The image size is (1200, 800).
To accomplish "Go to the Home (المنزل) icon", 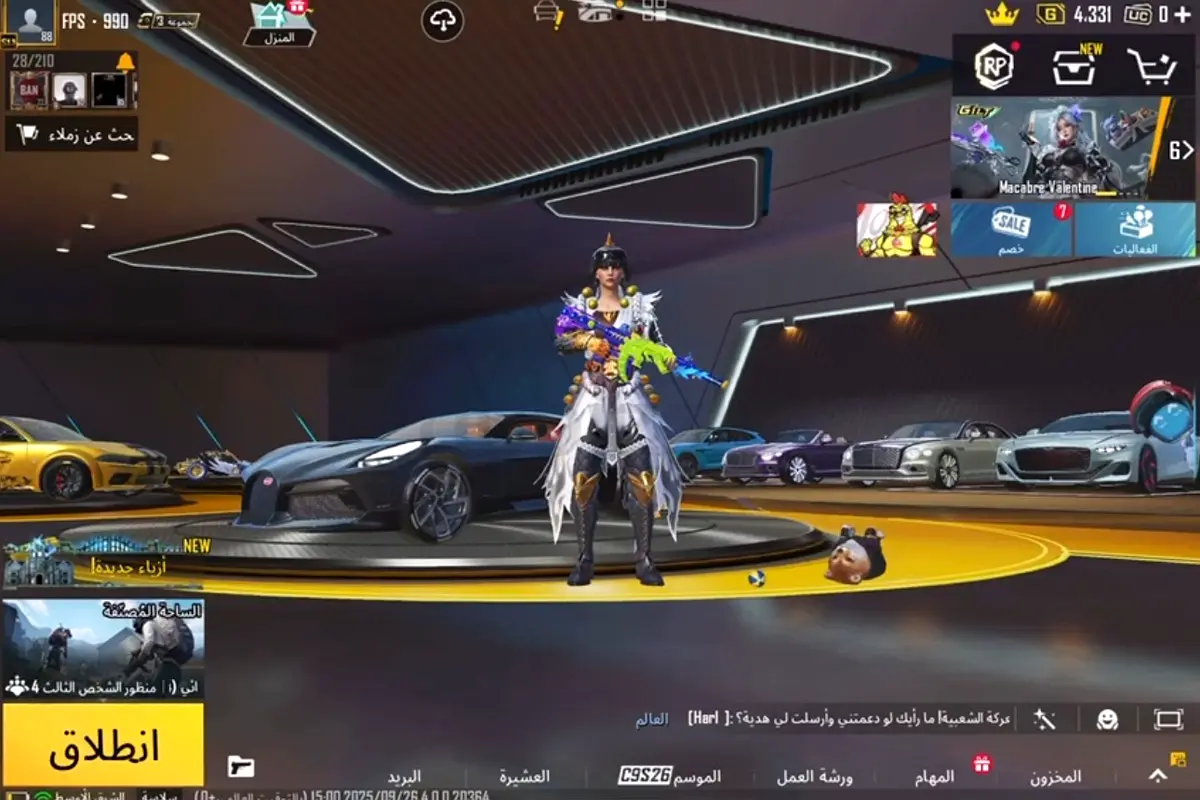I will click(x=279, y=24).
